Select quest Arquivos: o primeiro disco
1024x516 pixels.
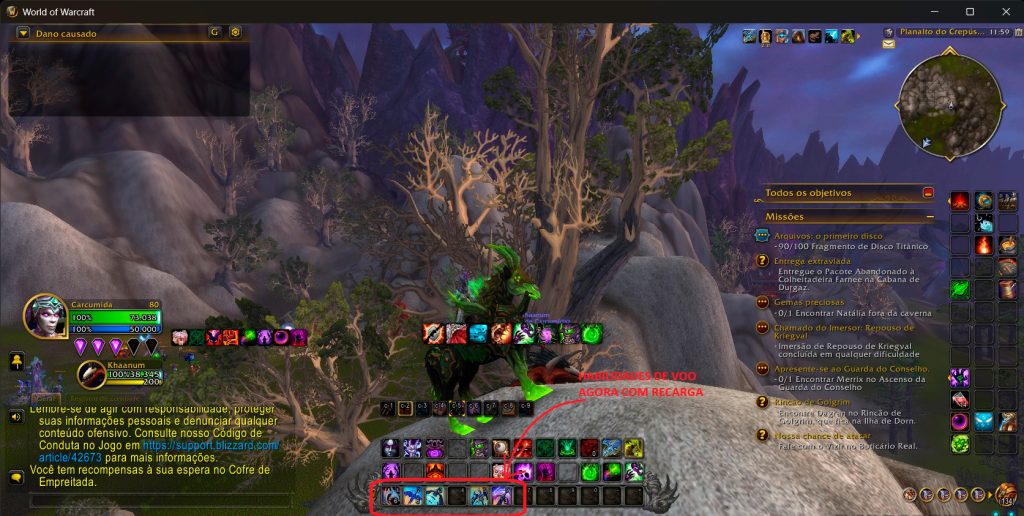(822, 236)
